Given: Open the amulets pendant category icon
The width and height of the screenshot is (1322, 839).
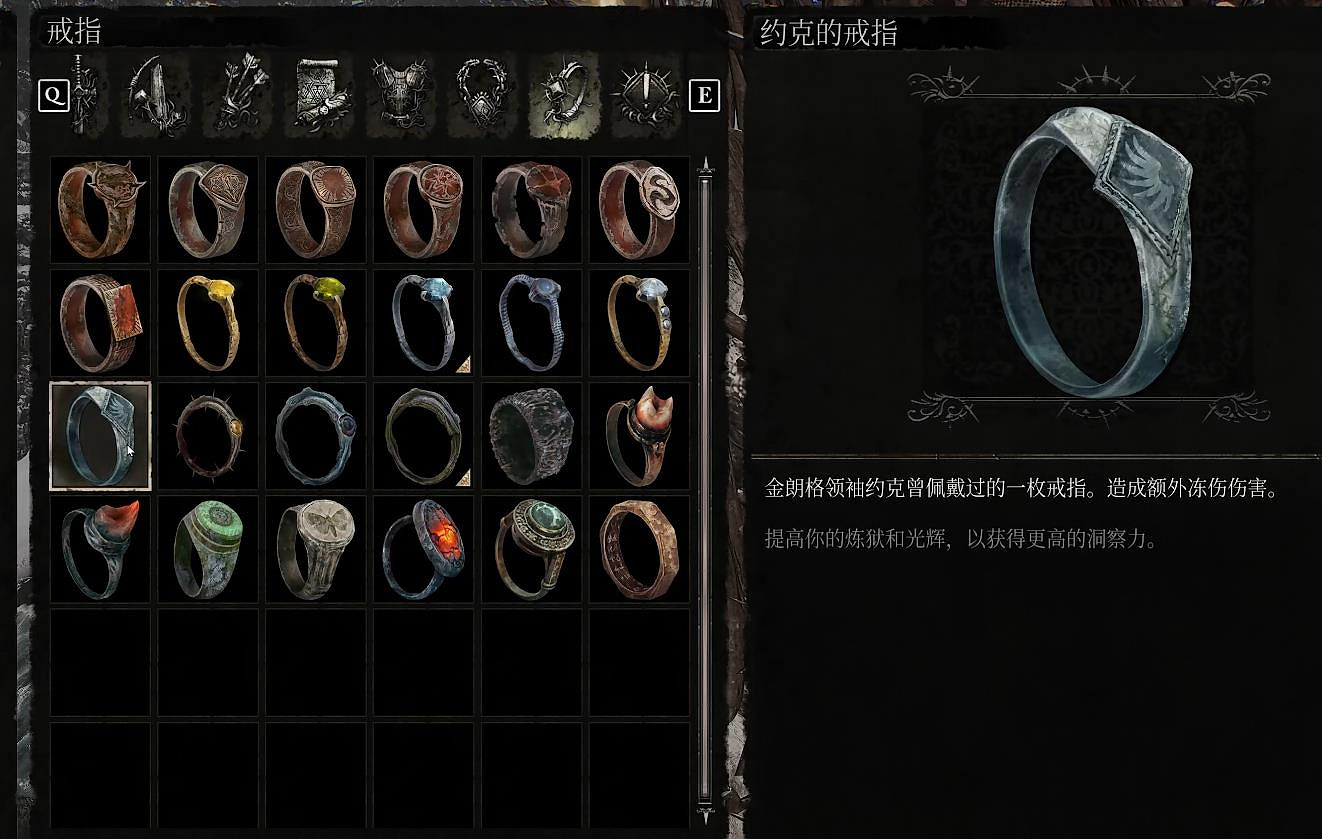Looking at the screenshot, I should coord(483,97).
